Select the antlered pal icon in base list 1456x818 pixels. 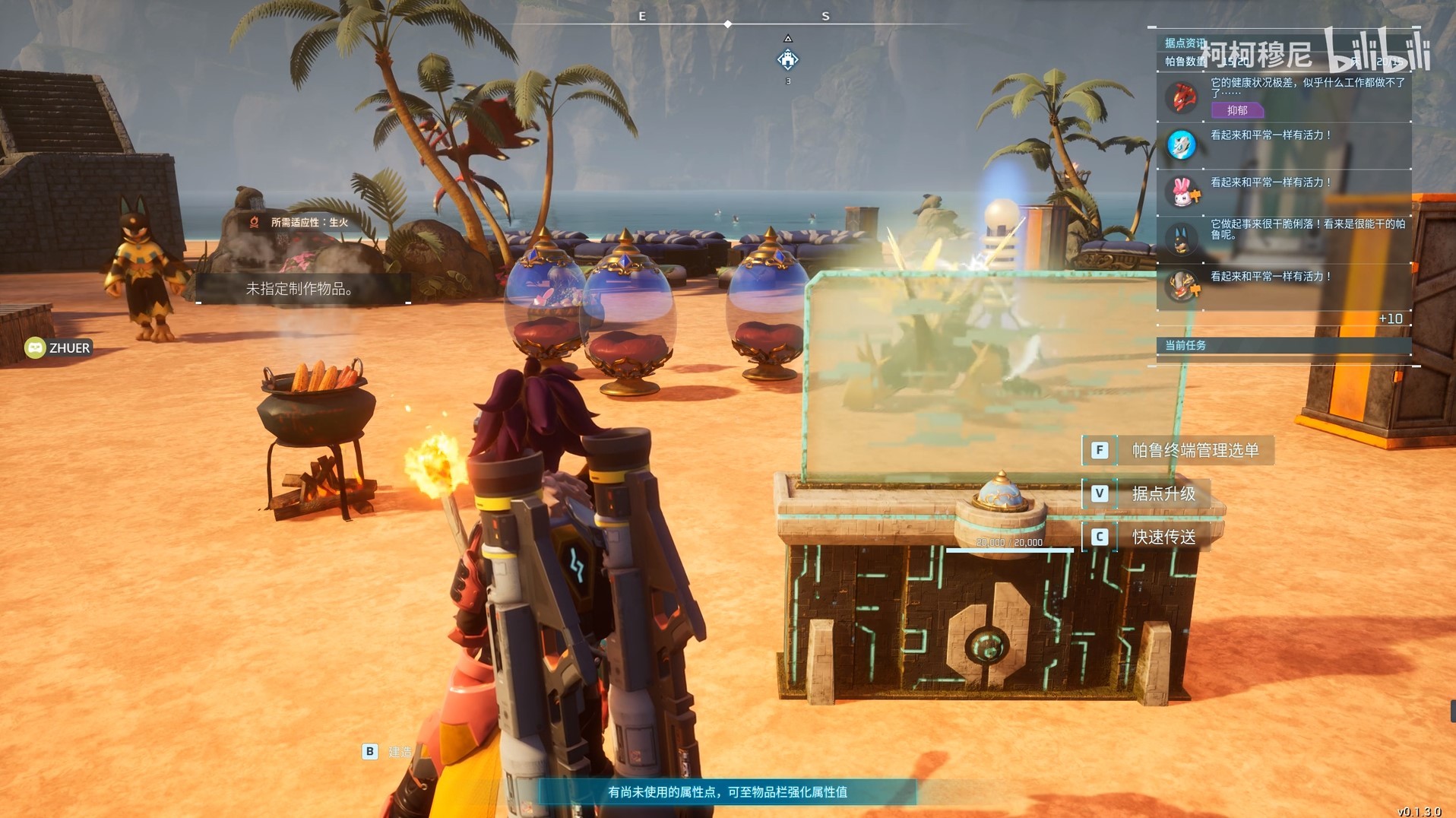pyautogui.click(x=1182, y=286)
